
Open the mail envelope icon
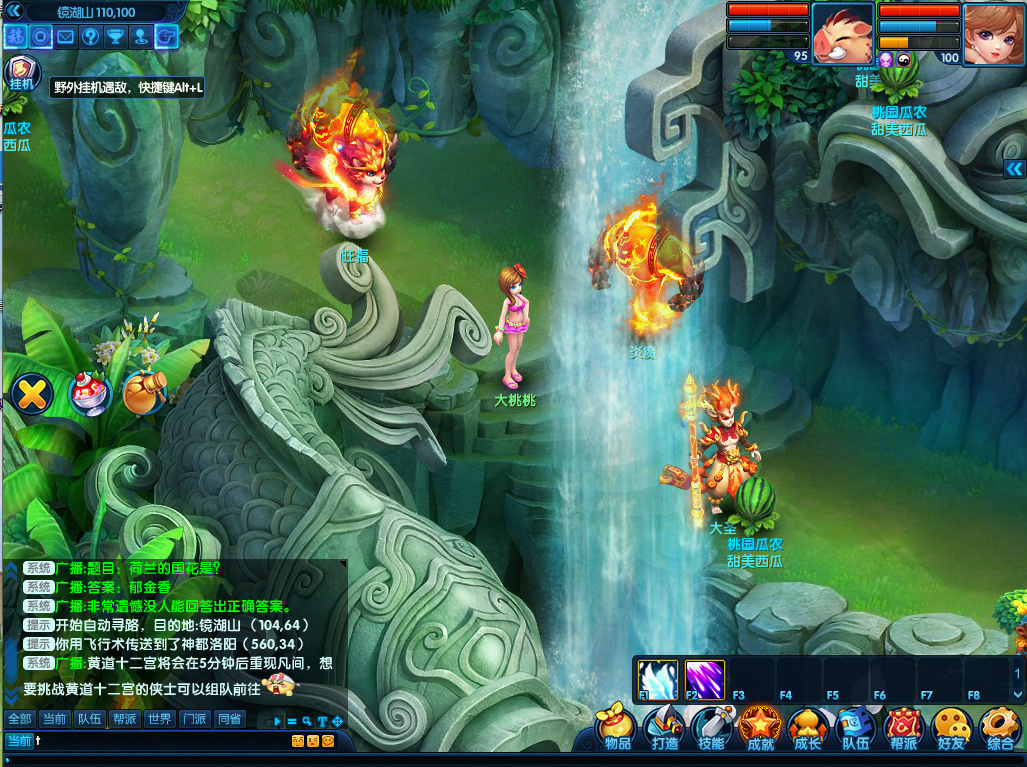click(x=66, y=37)
